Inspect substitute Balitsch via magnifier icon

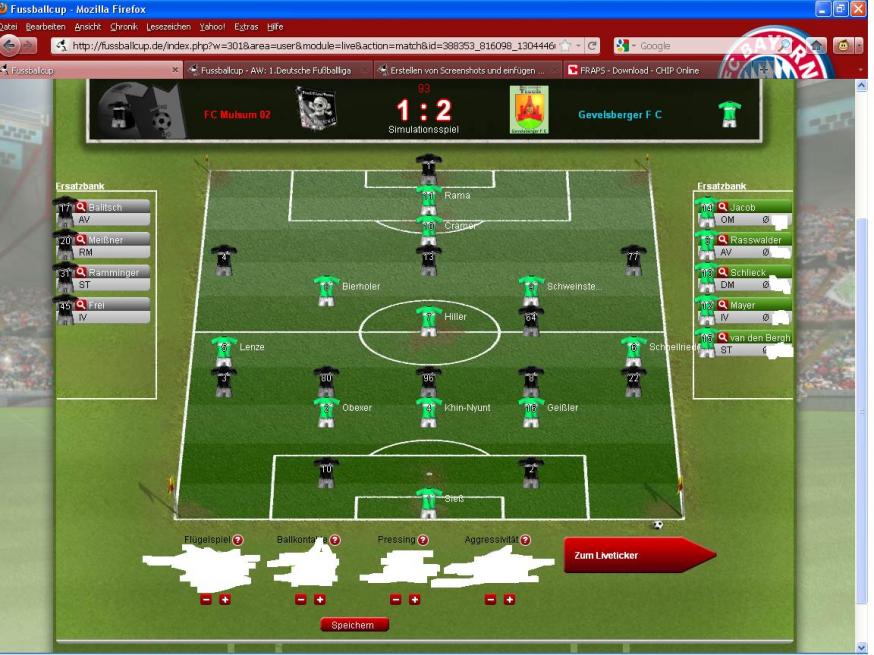[x=82, y=207]
